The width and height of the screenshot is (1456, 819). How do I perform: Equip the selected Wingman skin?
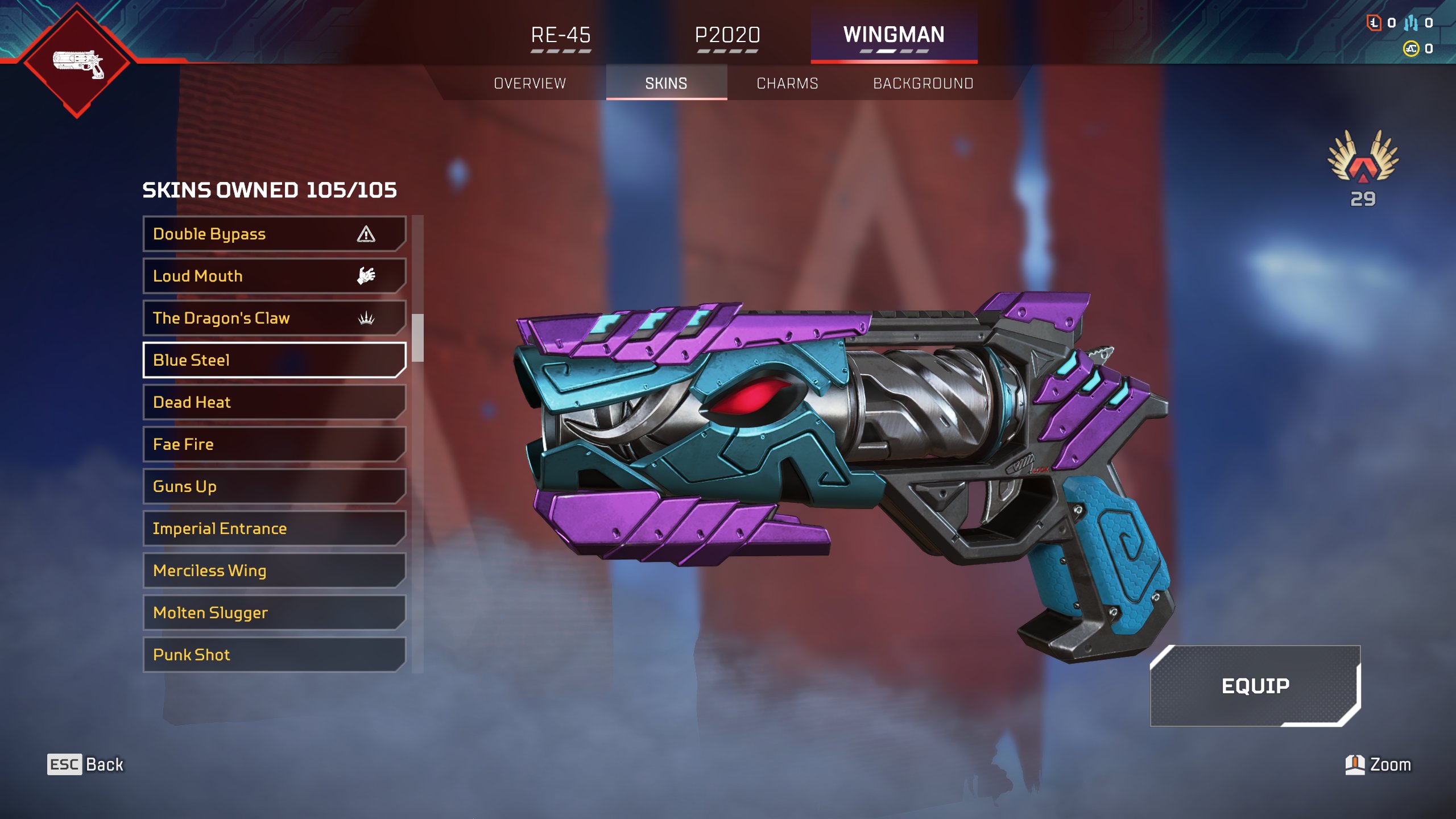pos(1255,685)
